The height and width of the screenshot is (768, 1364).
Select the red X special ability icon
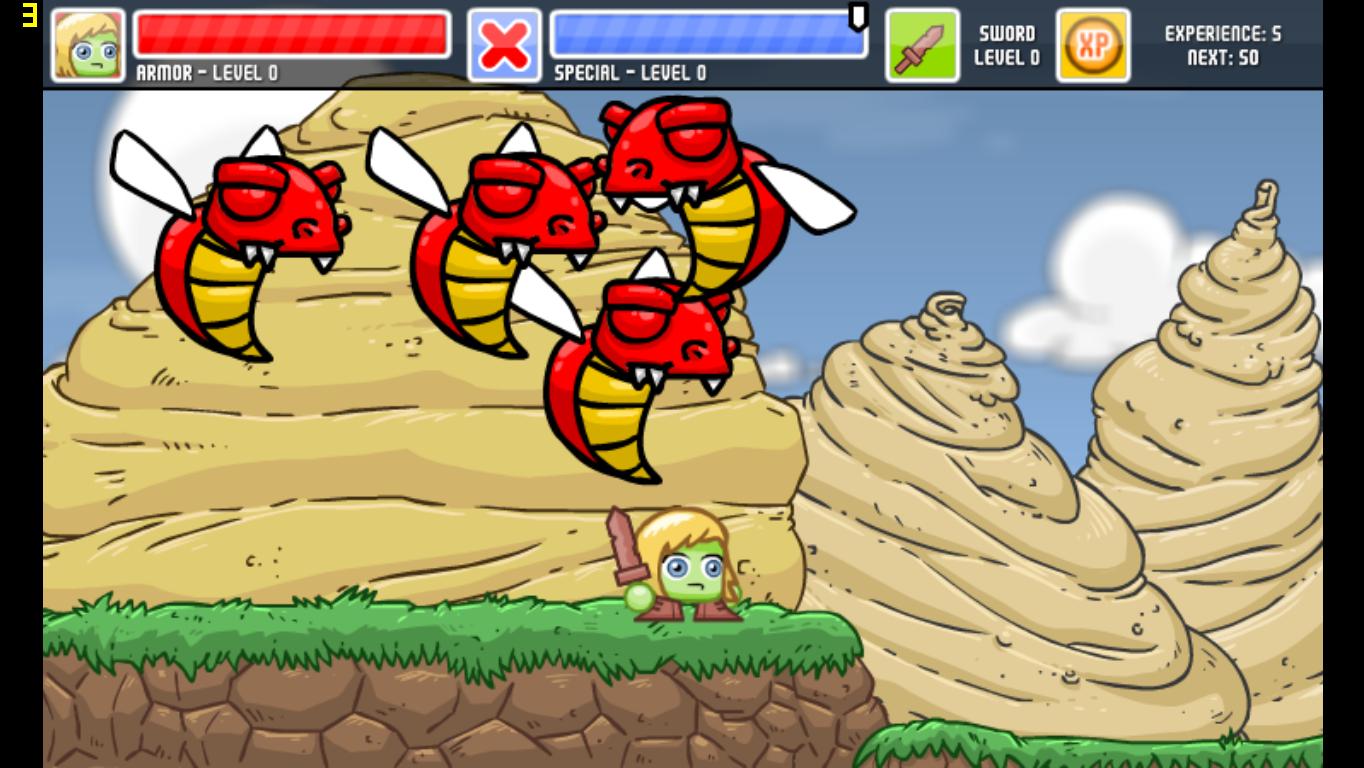click(504, 45)
